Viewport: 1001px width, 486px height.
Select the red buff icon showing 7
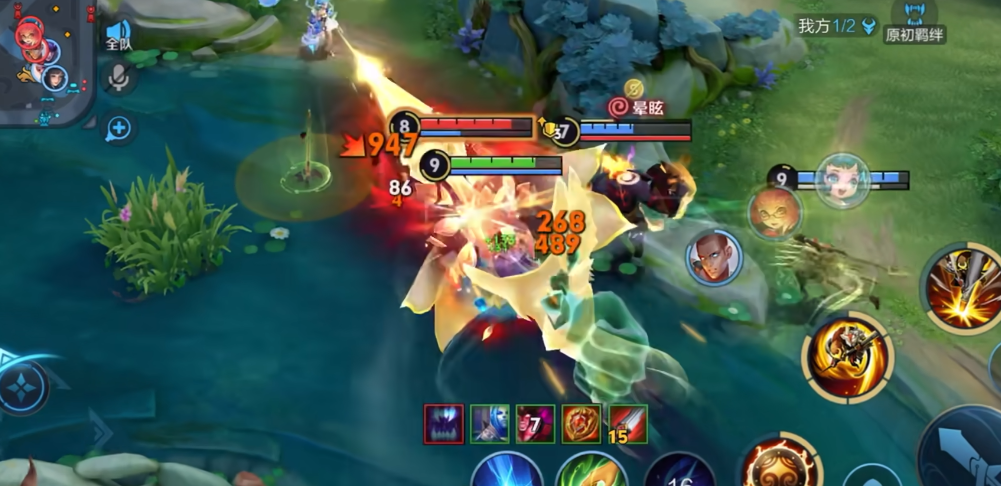click(535, 424)
